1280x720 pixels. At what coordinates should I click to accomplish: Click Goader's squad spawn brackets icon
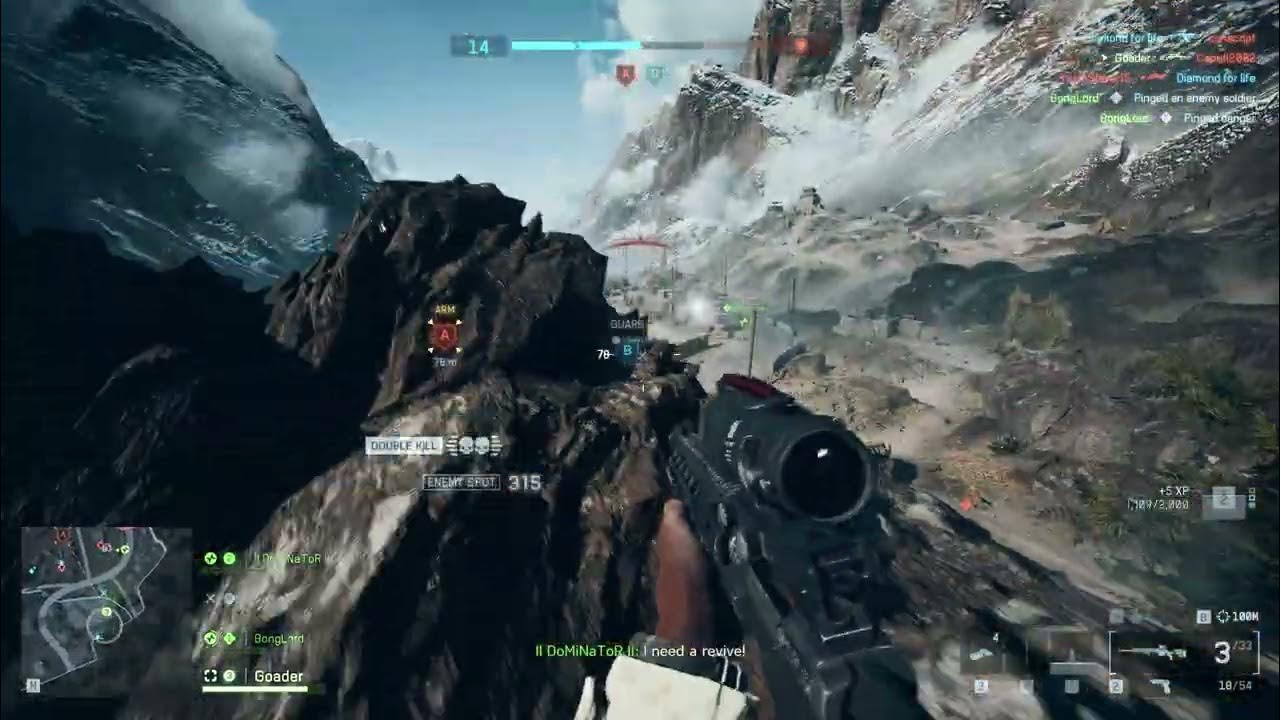[210, 676]
